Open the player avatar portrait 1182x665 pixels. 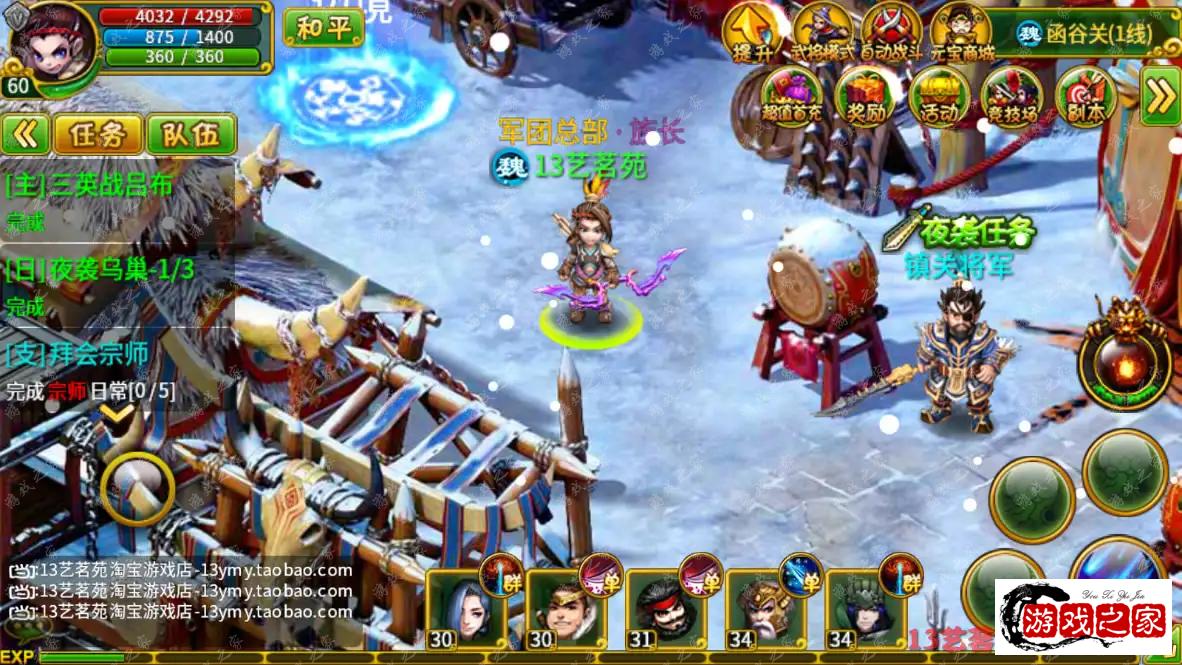click(x=52, y=42)
